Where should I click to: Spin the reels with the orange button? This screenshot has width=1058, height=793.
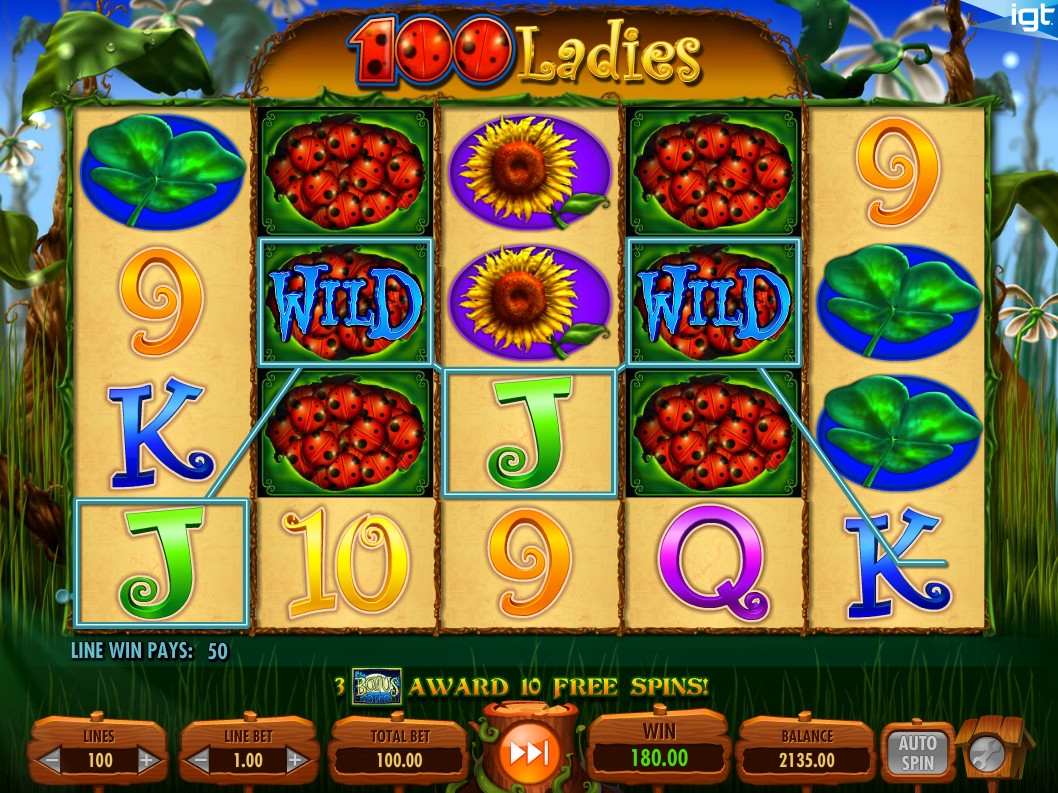527,753
